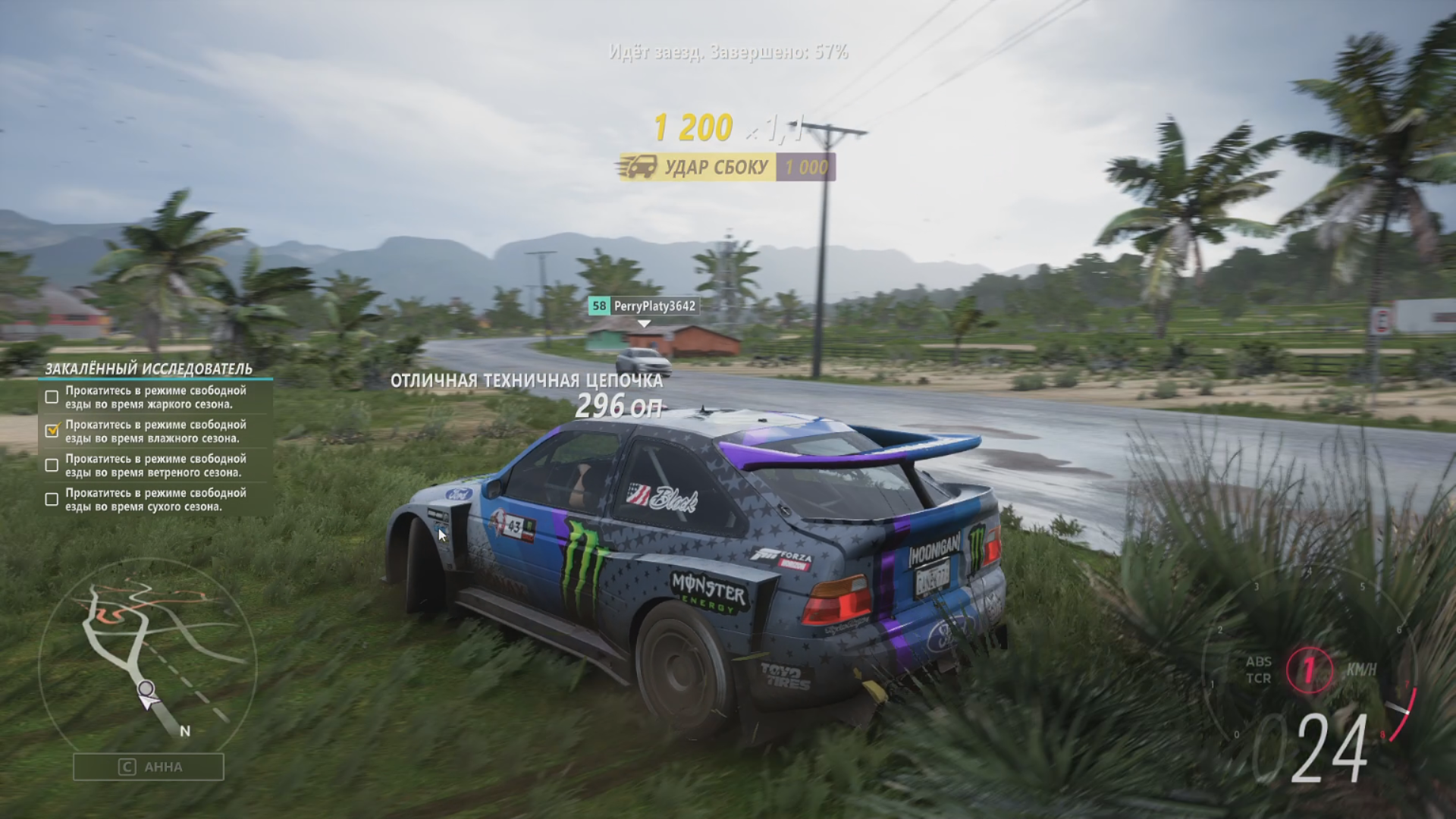Toggle the hot season objective checkbox
Screen dimensions: 1456x819
[x=52, y=397]
